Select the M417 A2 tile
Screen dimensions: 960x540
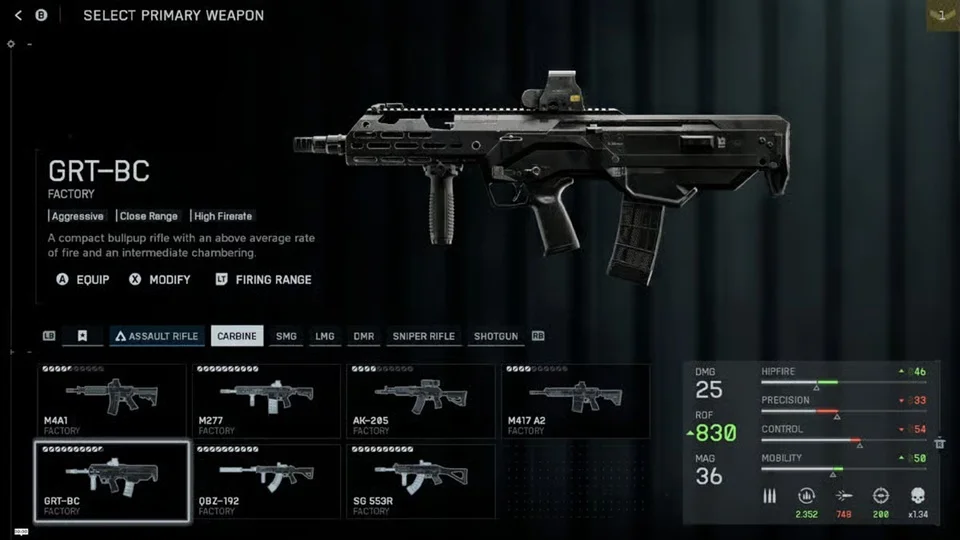point(575,400)
